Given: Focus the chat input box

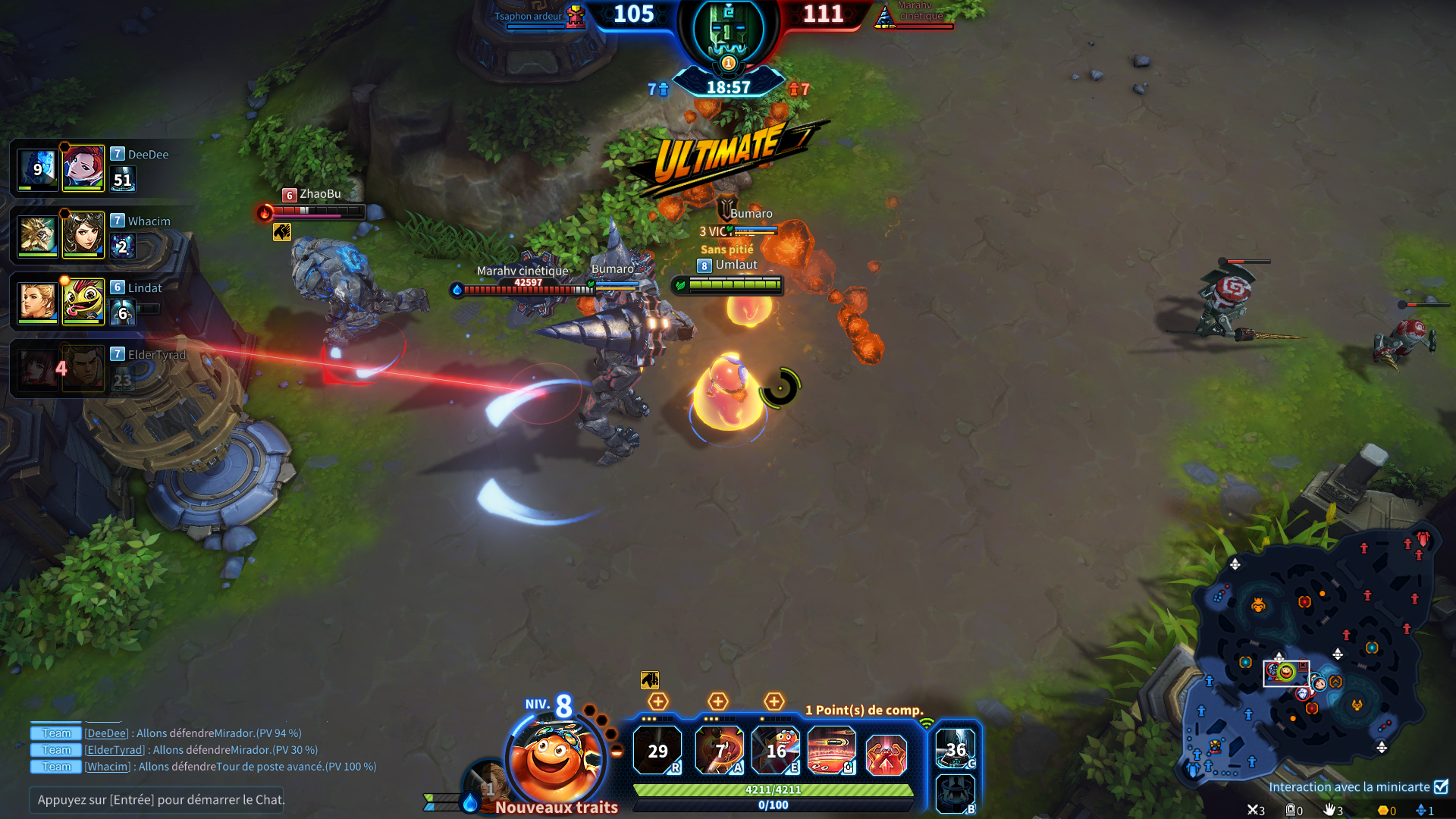Looking at the screenshot, I should pyautogui.click(x=156, y=799).
